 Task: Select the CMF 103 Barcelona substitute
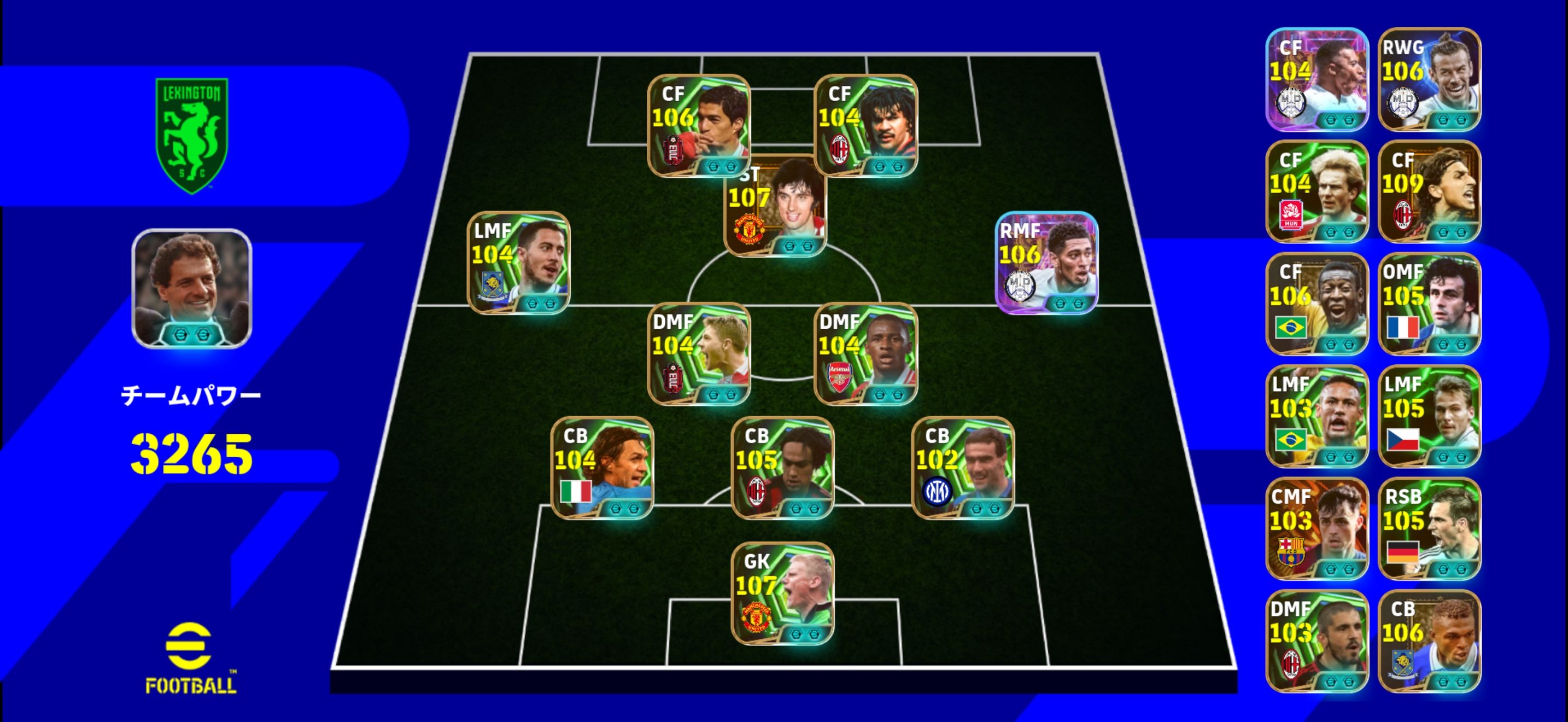tap(1317, 528)
